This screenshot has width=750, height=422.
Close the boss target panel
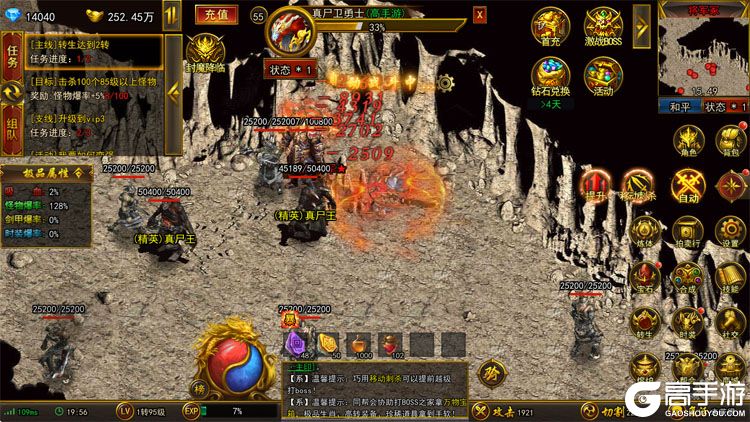pyautogui.click(x=480, y=15)
